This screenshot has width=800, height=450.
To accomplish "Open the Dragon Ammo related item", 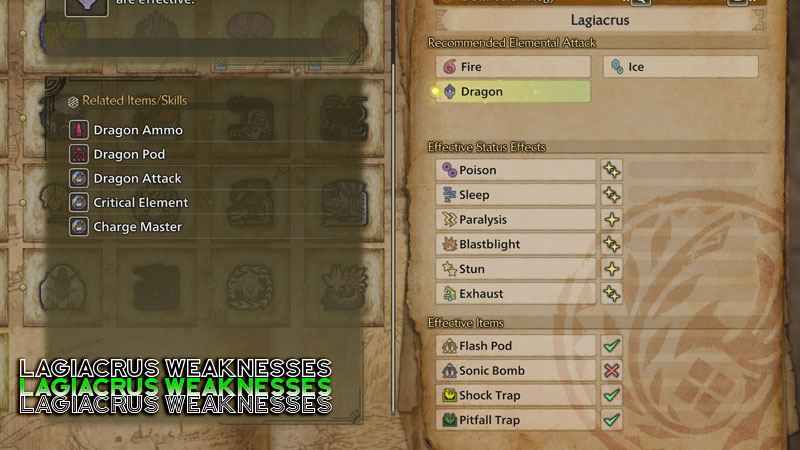I will point(126,130).
